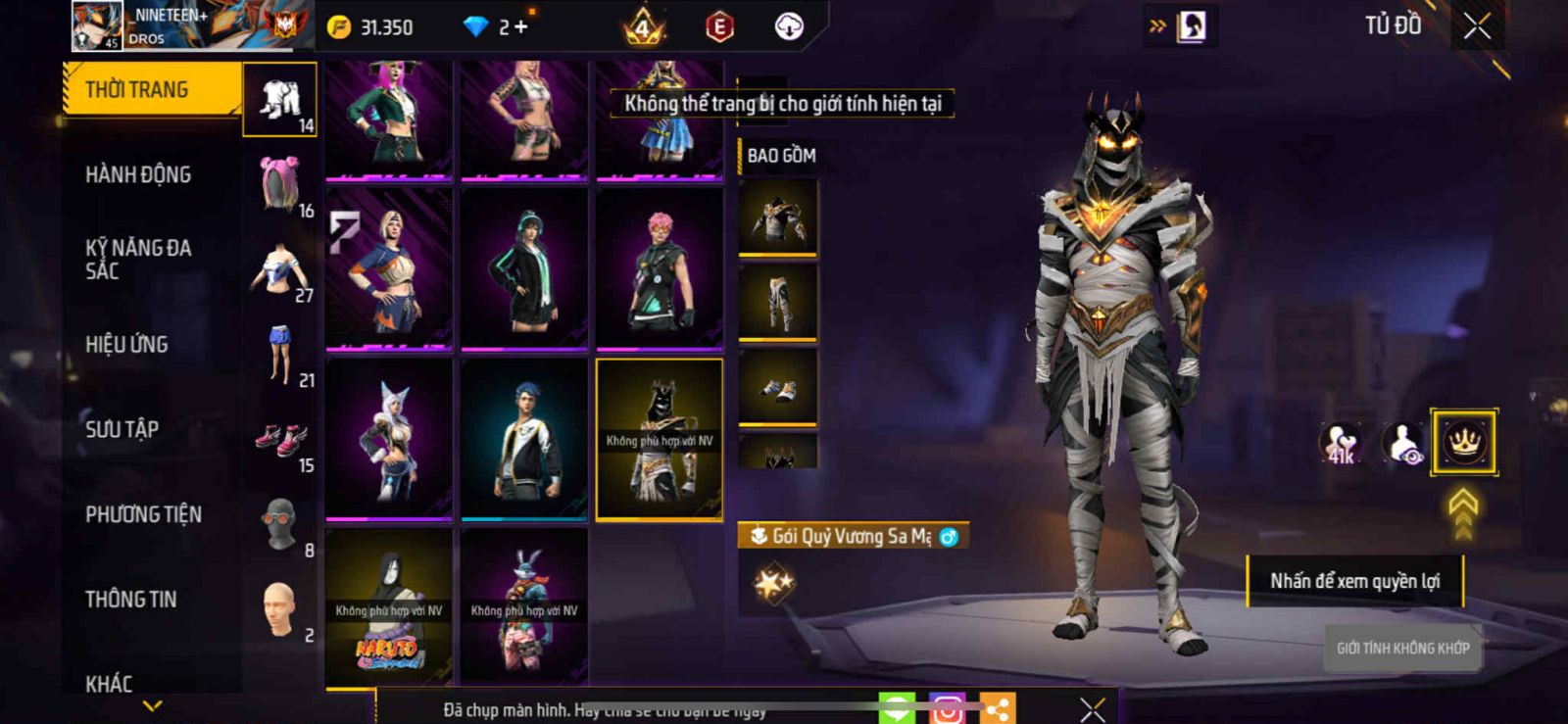1568x724 pixels.
Task: Open the Phương Tiện tab
Action: click(x=143, y=514)
